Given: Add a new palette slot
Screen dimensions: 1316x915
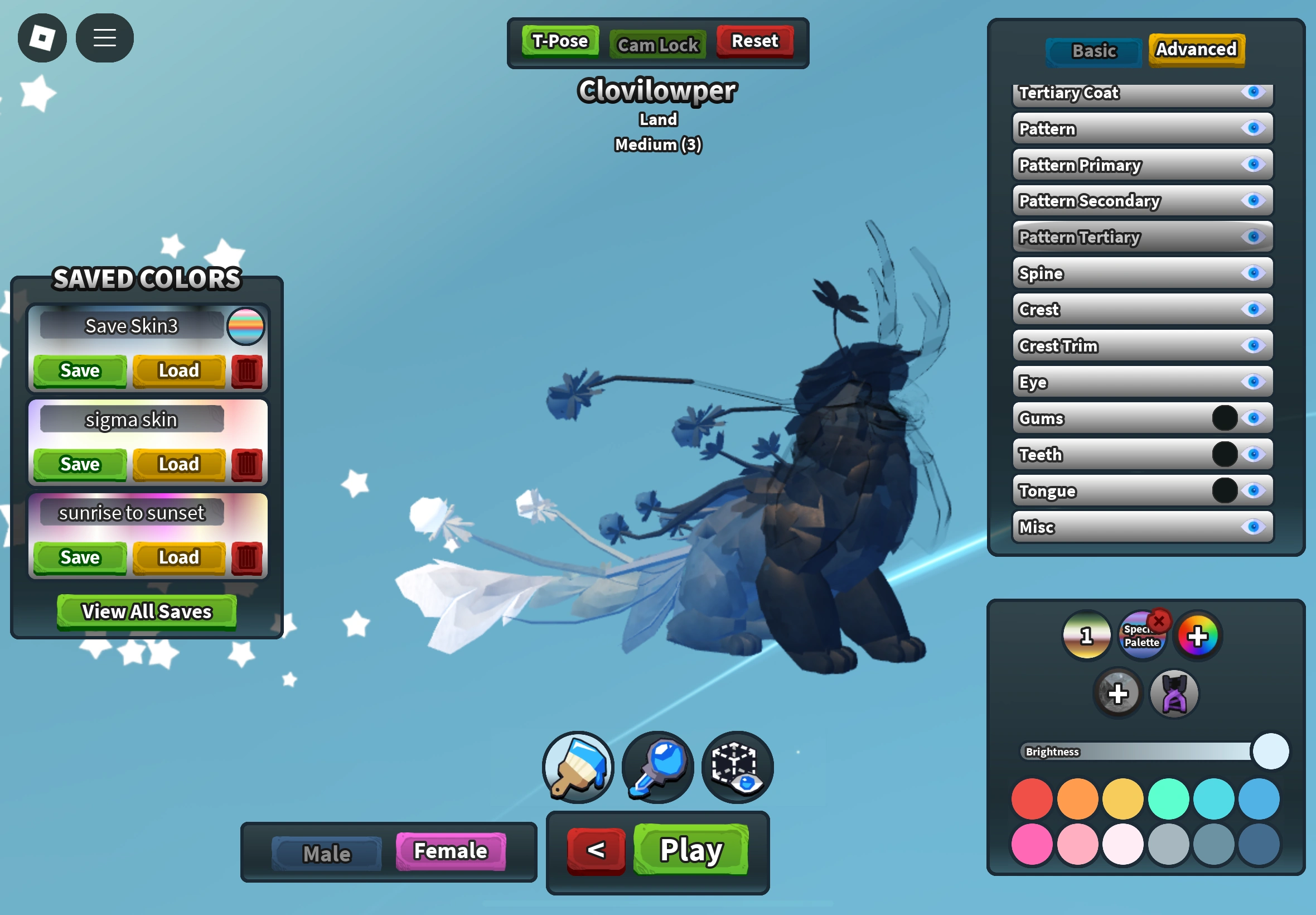Looking at the screenshot, I should pyautogui.click(x=1117, y=694).
